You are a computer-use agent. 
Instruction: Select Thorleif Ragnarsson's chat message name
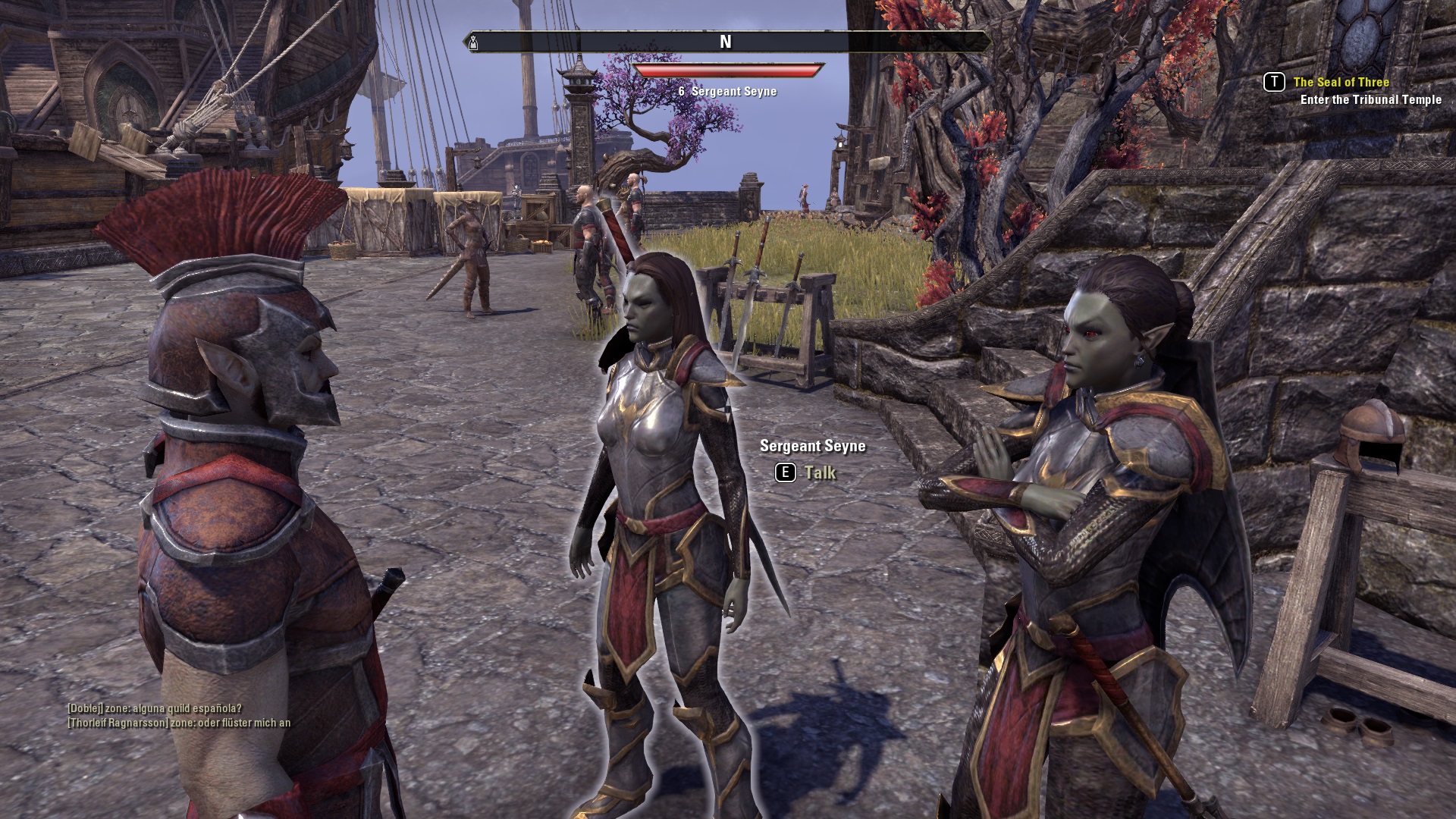point(118,723)
